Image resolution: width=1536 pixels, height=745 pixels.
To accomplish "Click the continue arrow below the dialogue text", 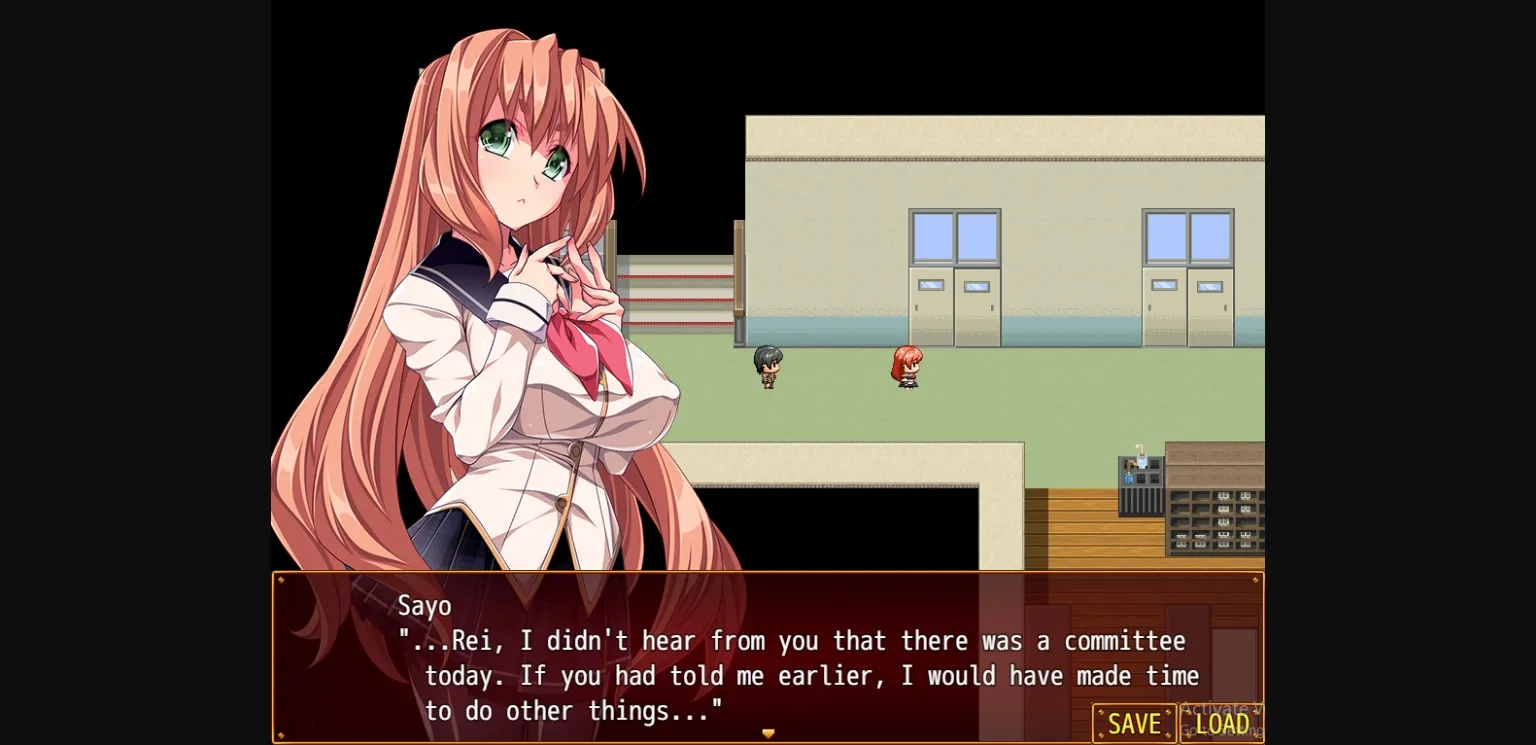I will 768,733.
